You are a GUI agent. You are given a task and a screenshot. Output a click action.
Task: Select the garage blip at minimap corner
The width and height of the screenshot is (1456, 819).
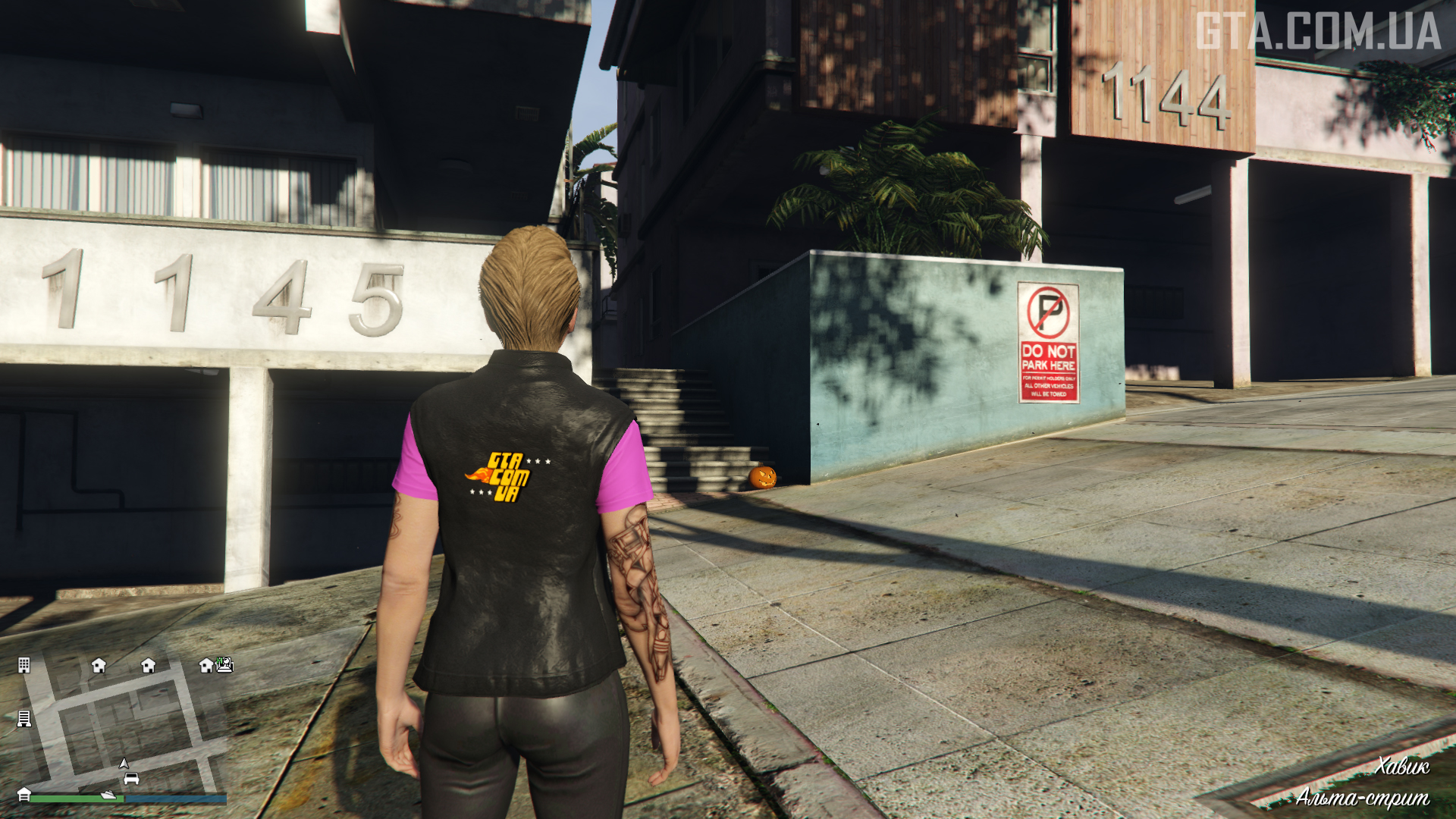coord(24,794)
